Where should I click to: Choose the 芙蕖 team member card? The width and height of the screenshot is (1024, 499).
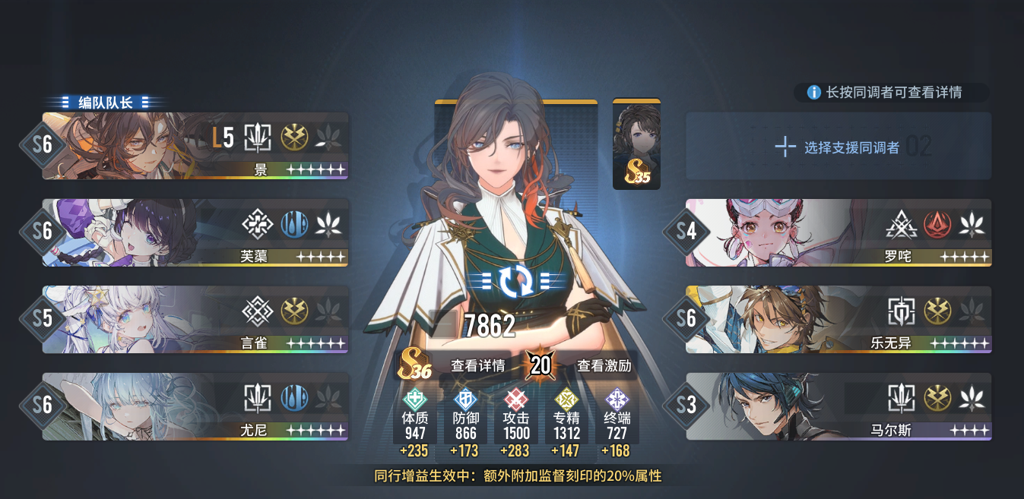pos(195,233)
